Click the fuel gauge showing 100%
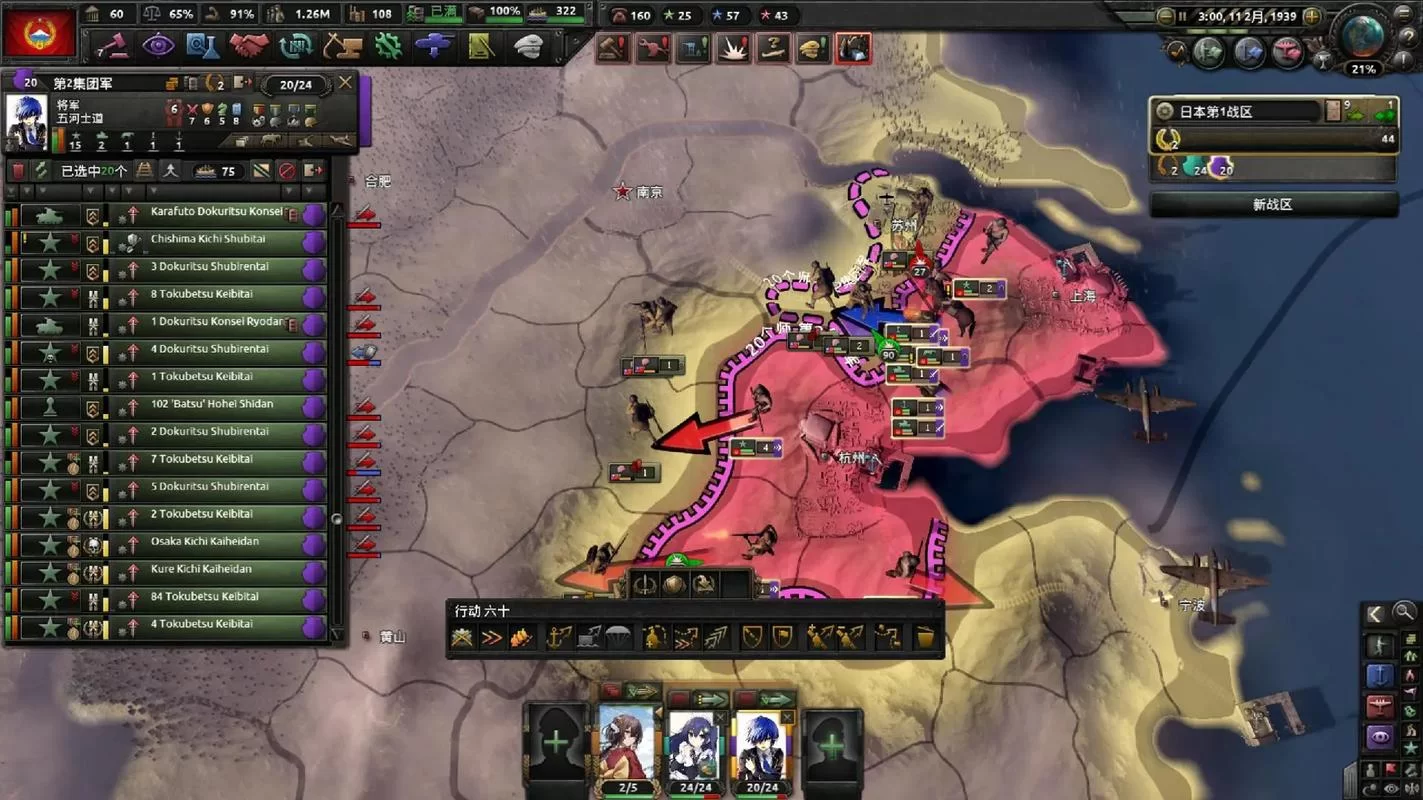The image size is (1423, 800). pos(494,13)
